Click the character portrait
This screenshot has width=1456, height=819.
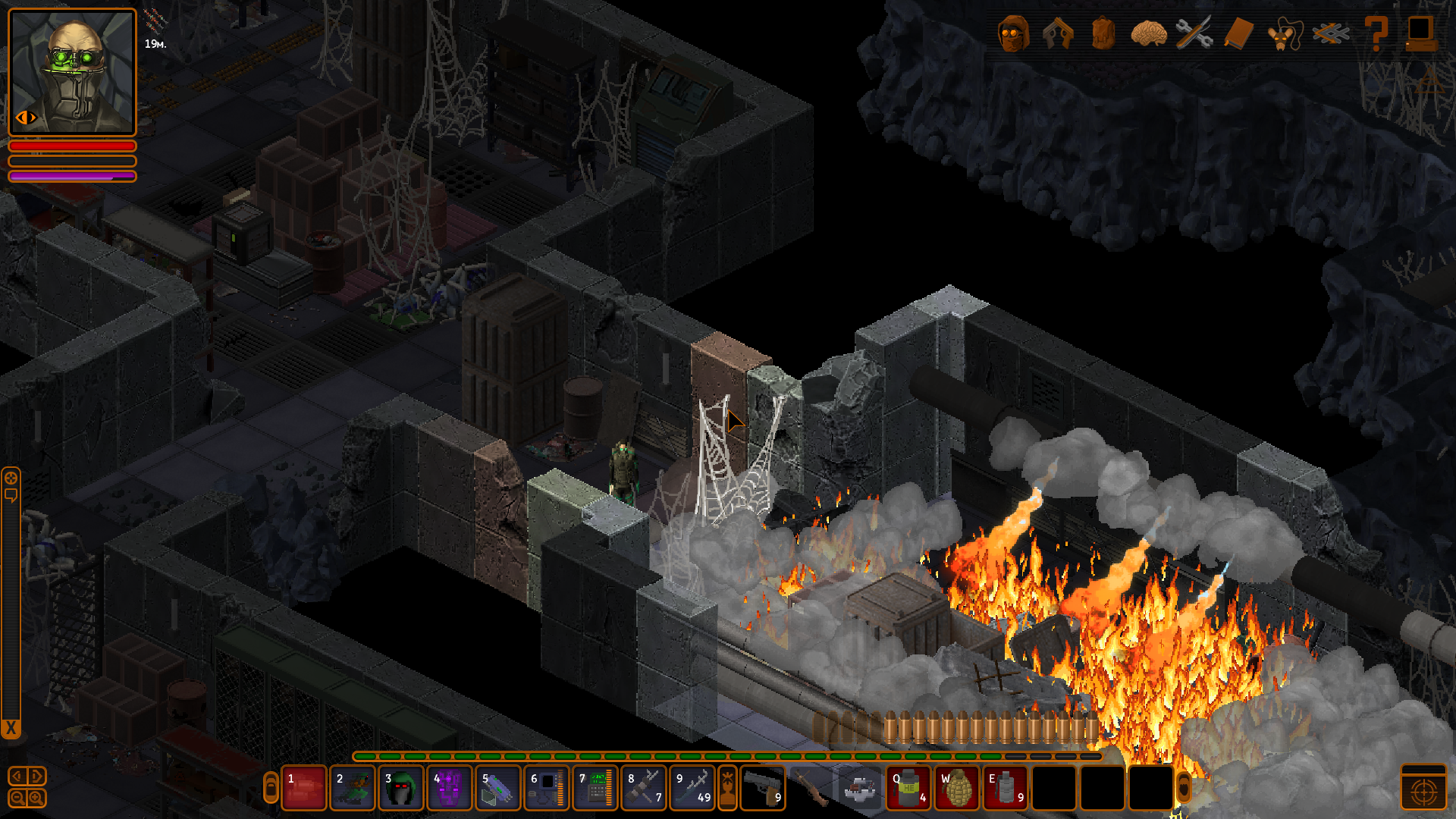point(72,72)
